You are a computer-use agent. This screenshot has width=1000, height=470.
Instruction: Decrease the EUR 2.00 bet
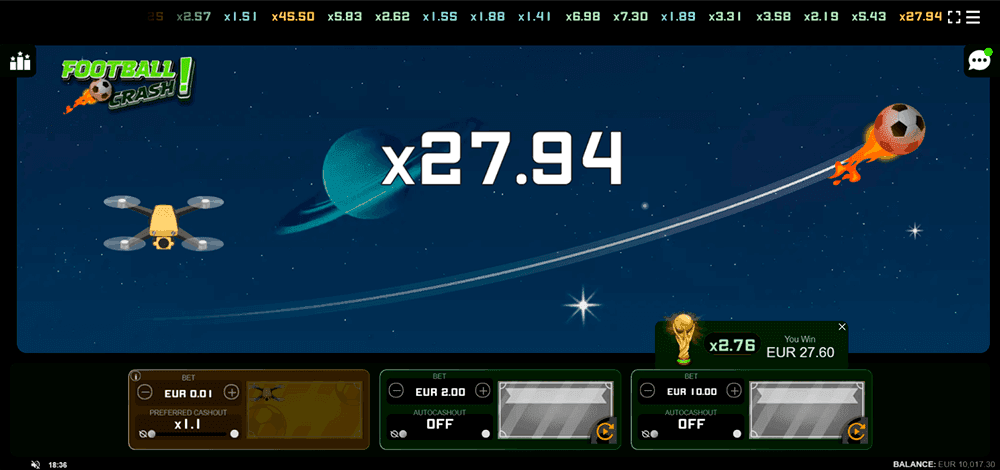[397, 390]
